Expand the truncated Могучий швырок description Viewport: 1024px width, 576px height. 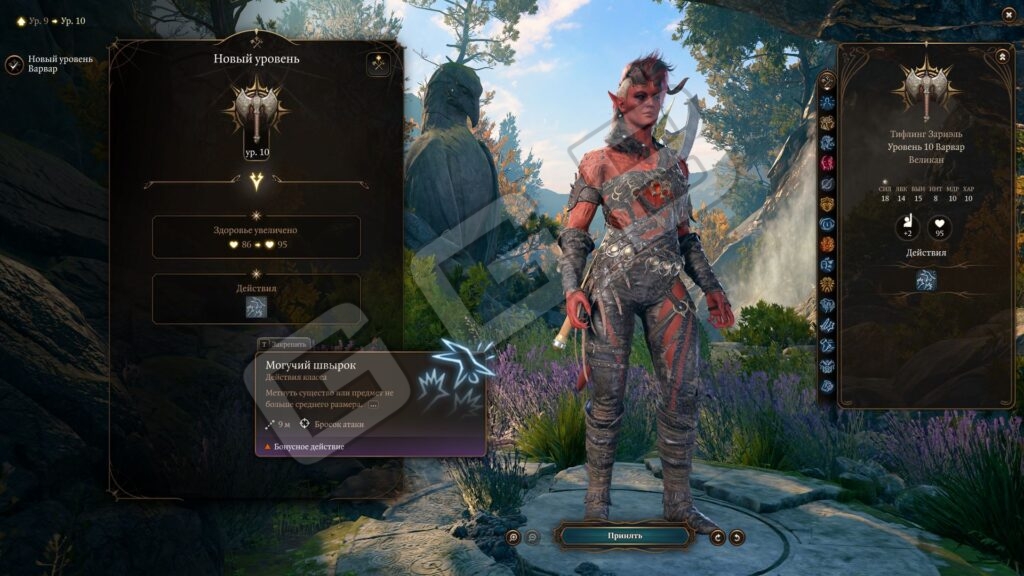coord(374,405)
